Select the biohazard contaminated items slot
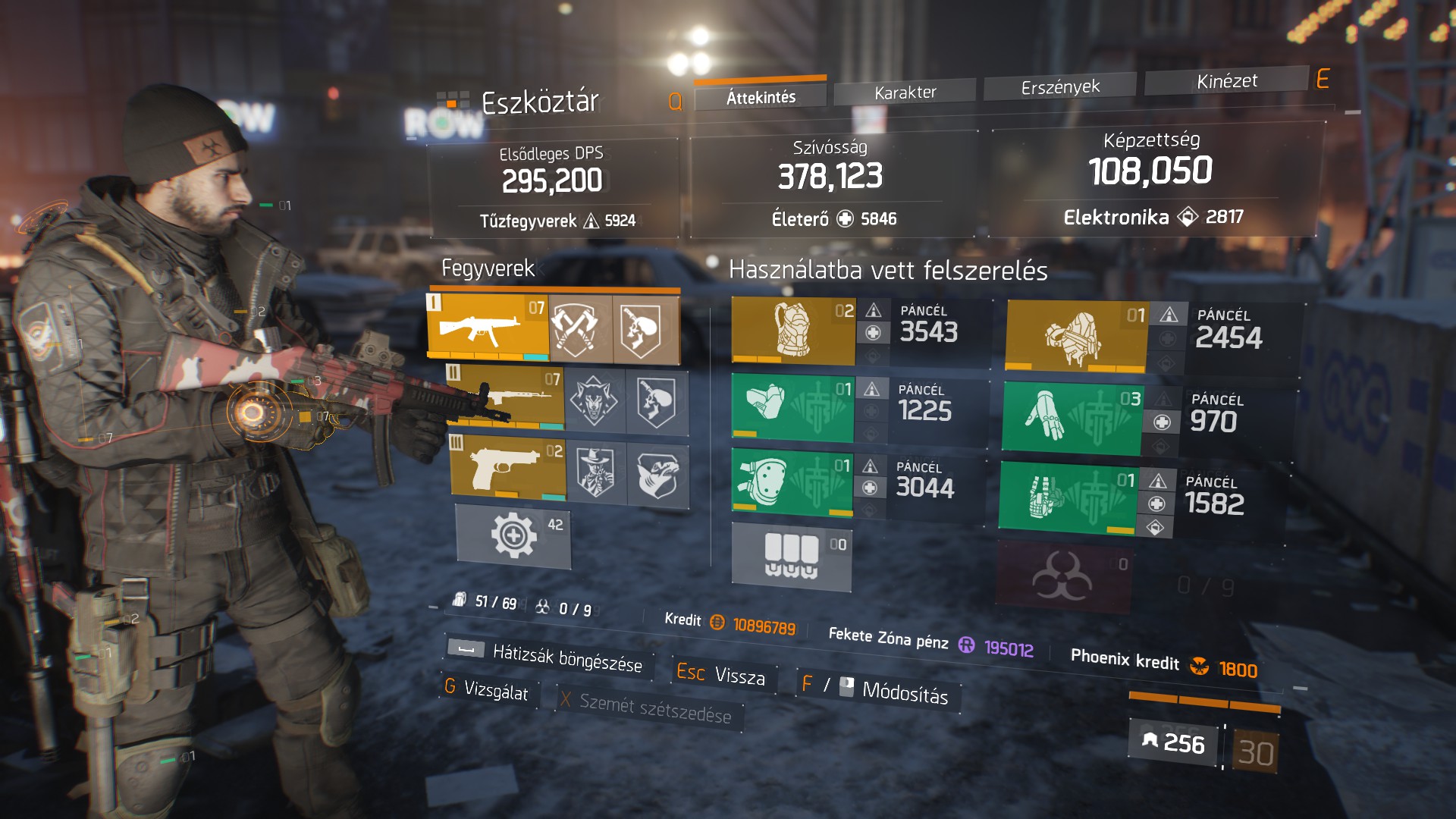Image resolution: width=1456 pixels, height=819 pixels. tap(1063, 578)
